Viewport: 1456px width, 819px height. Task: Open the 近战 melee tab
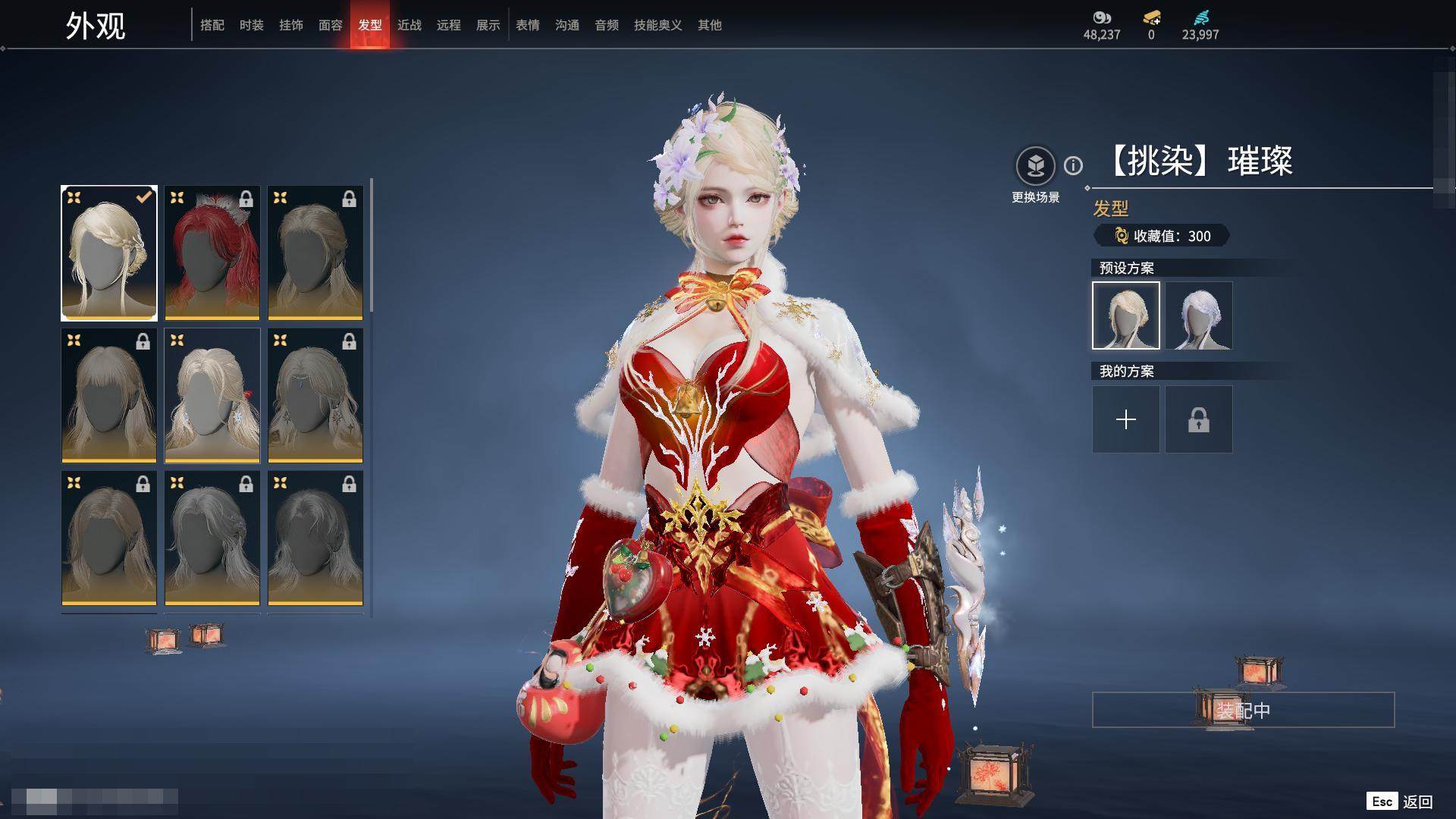click(x=409, y=25)
